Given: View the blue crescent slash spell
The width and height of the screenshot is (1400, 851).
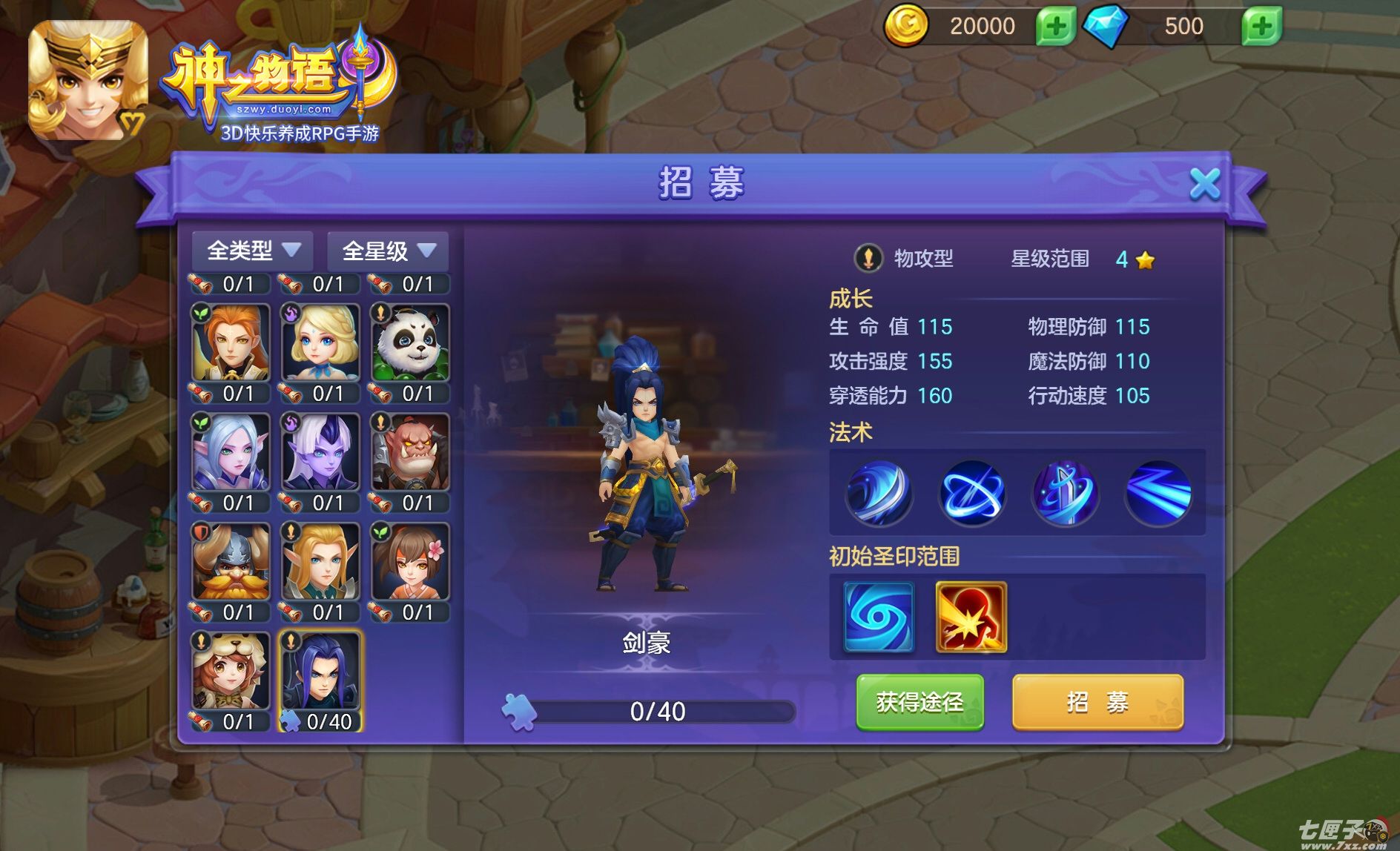Looking at the screenshot, I should click(x=879, y=493).
